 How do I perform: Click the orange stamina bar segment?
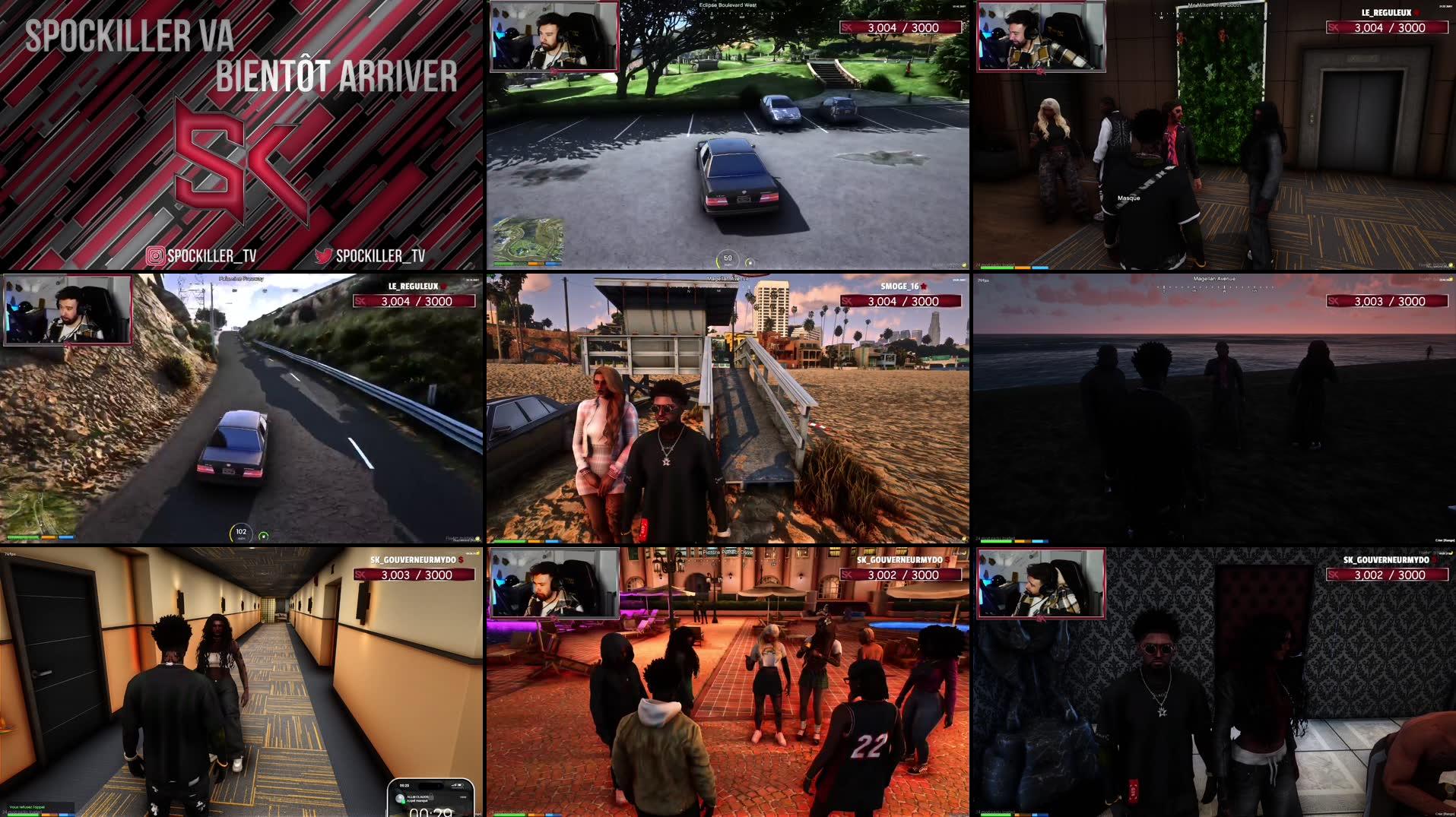[x=537, y=264]
